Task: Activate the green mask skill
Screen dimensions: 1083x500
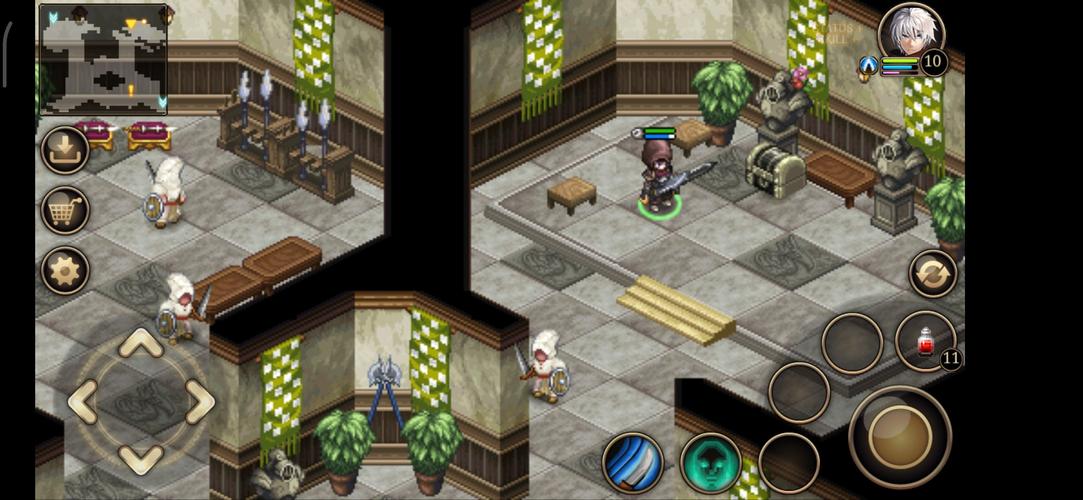Action: point(711,462)
